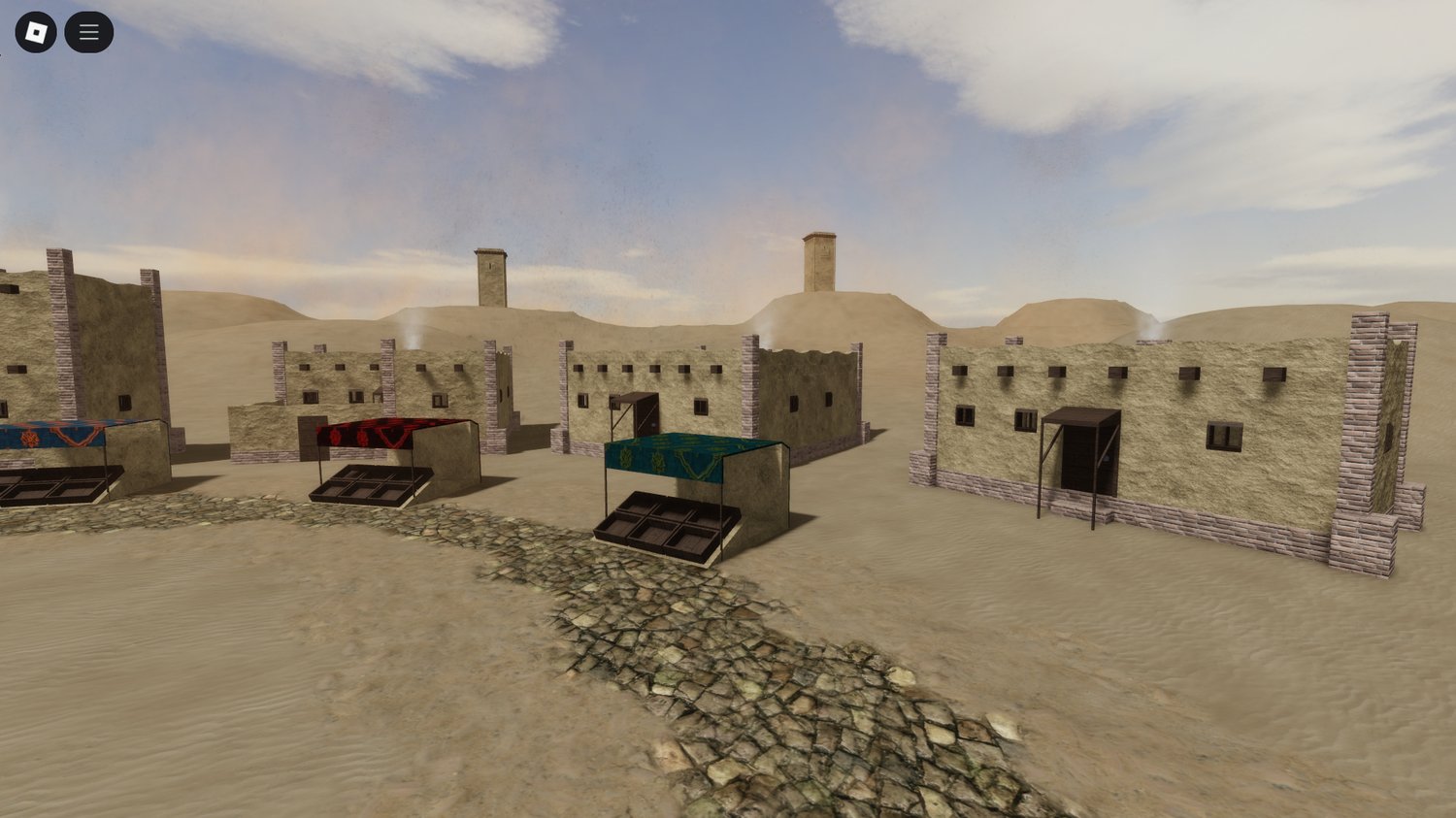Click the Roblox logo button
The width and height of the screenshot is (1456, 818).
click(37, 30)
